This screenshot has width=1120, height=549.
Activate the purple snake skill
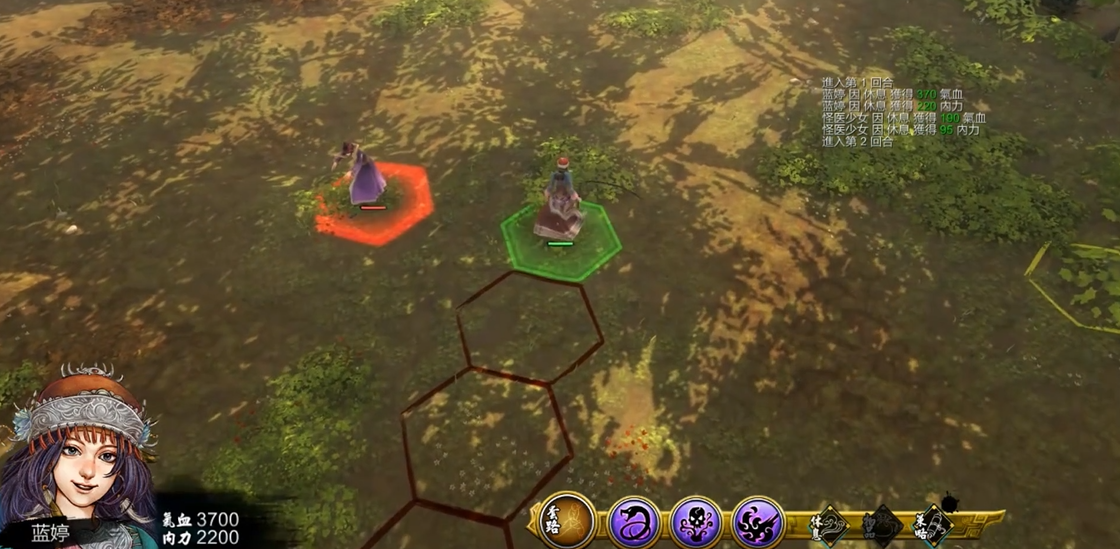tap(634, 522)
